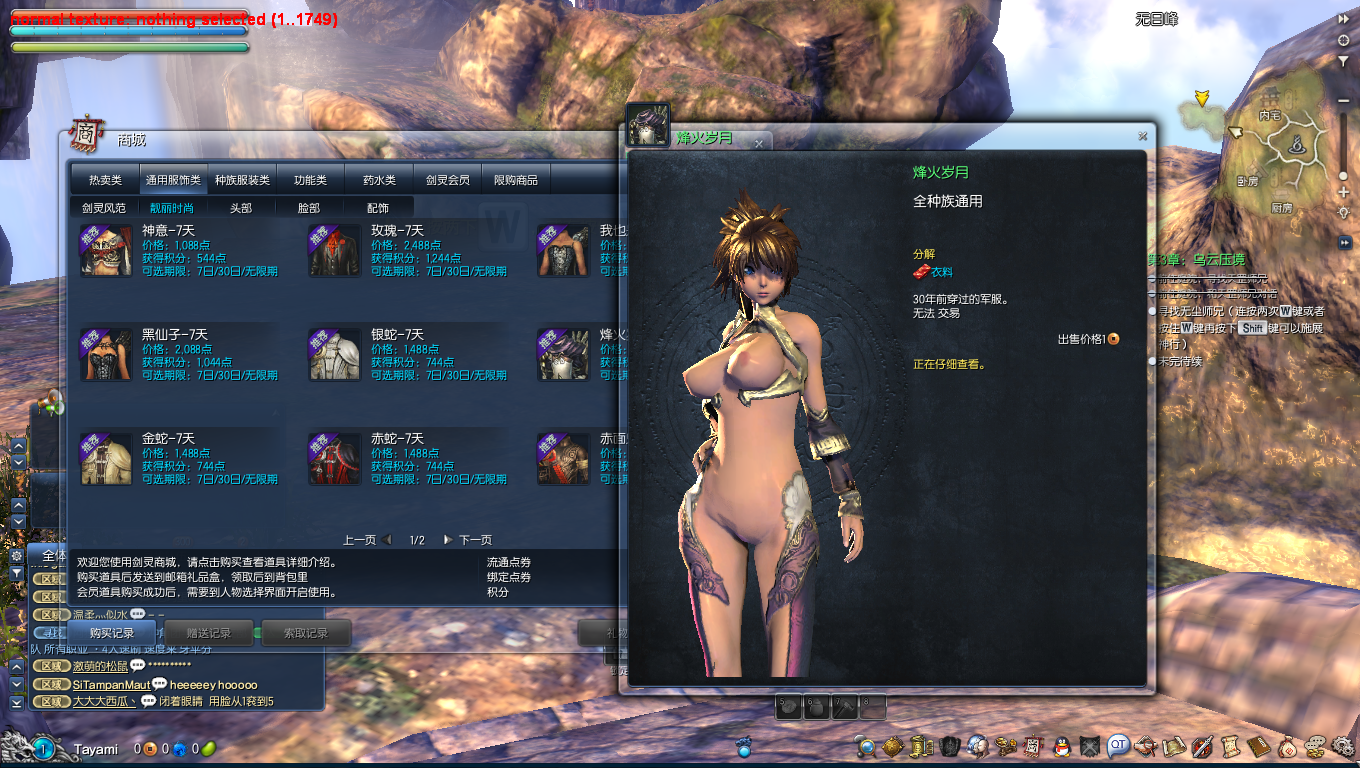Open the QQ penguin icon
The width and height of the screenshot is (1360, 768).
pyautogui.click(x=1061, y=746)
